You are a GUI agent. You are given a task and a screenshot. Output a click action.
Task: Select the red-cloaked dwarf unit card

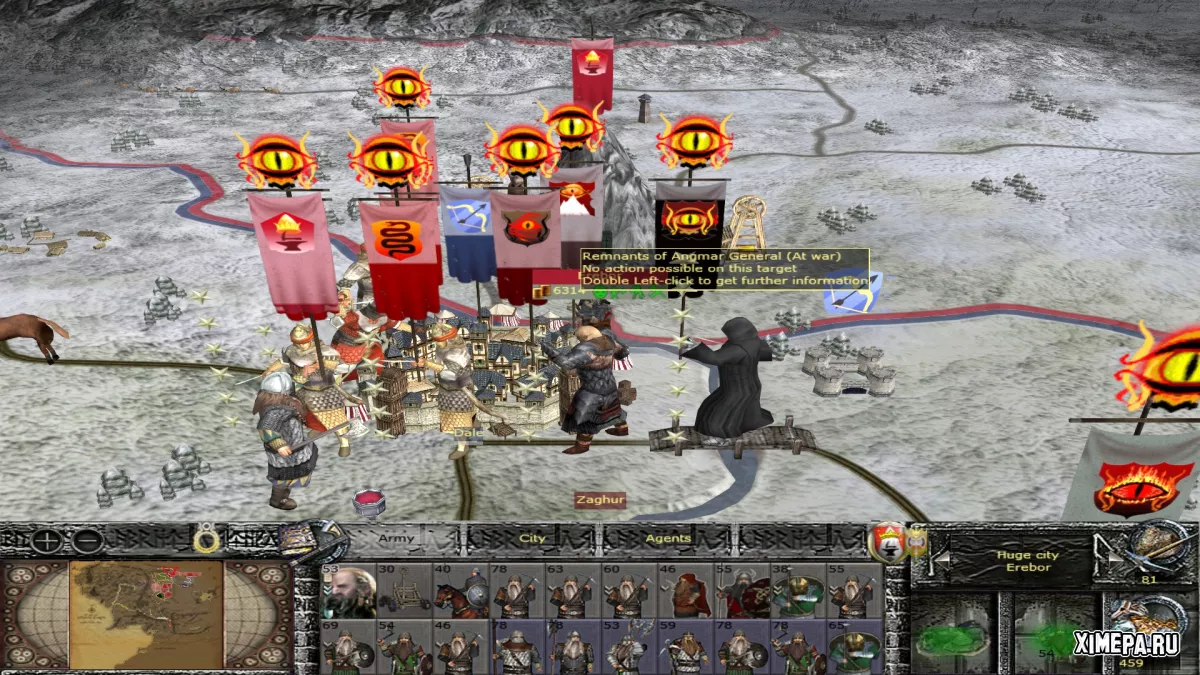tap(685, 591)
